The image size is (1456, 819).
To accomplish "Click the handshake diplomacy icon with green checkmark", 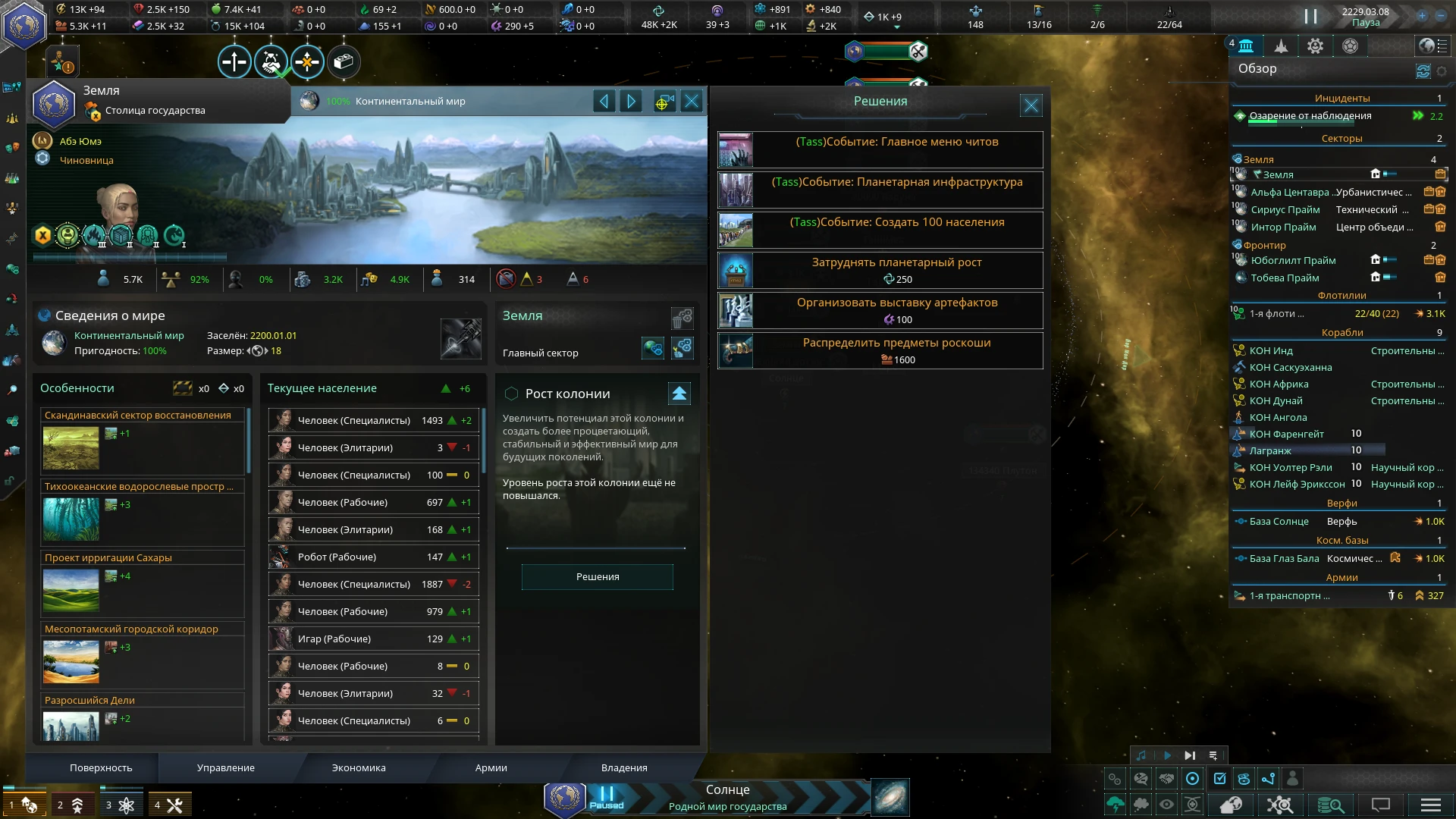I will [270, 62].
